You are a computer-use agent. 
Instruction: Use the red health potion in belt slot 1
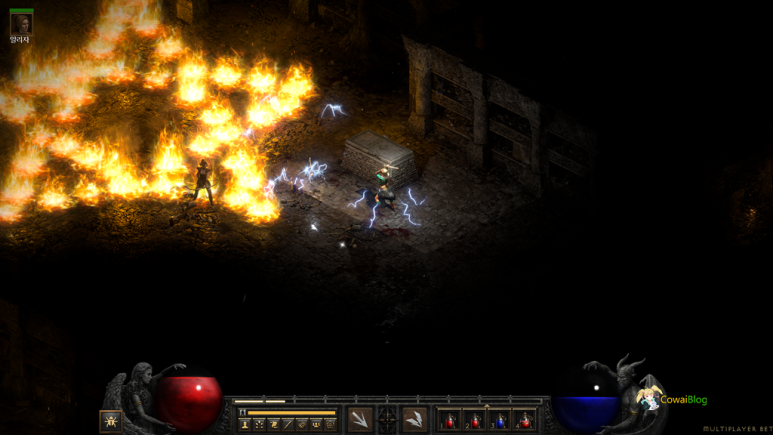450,420
